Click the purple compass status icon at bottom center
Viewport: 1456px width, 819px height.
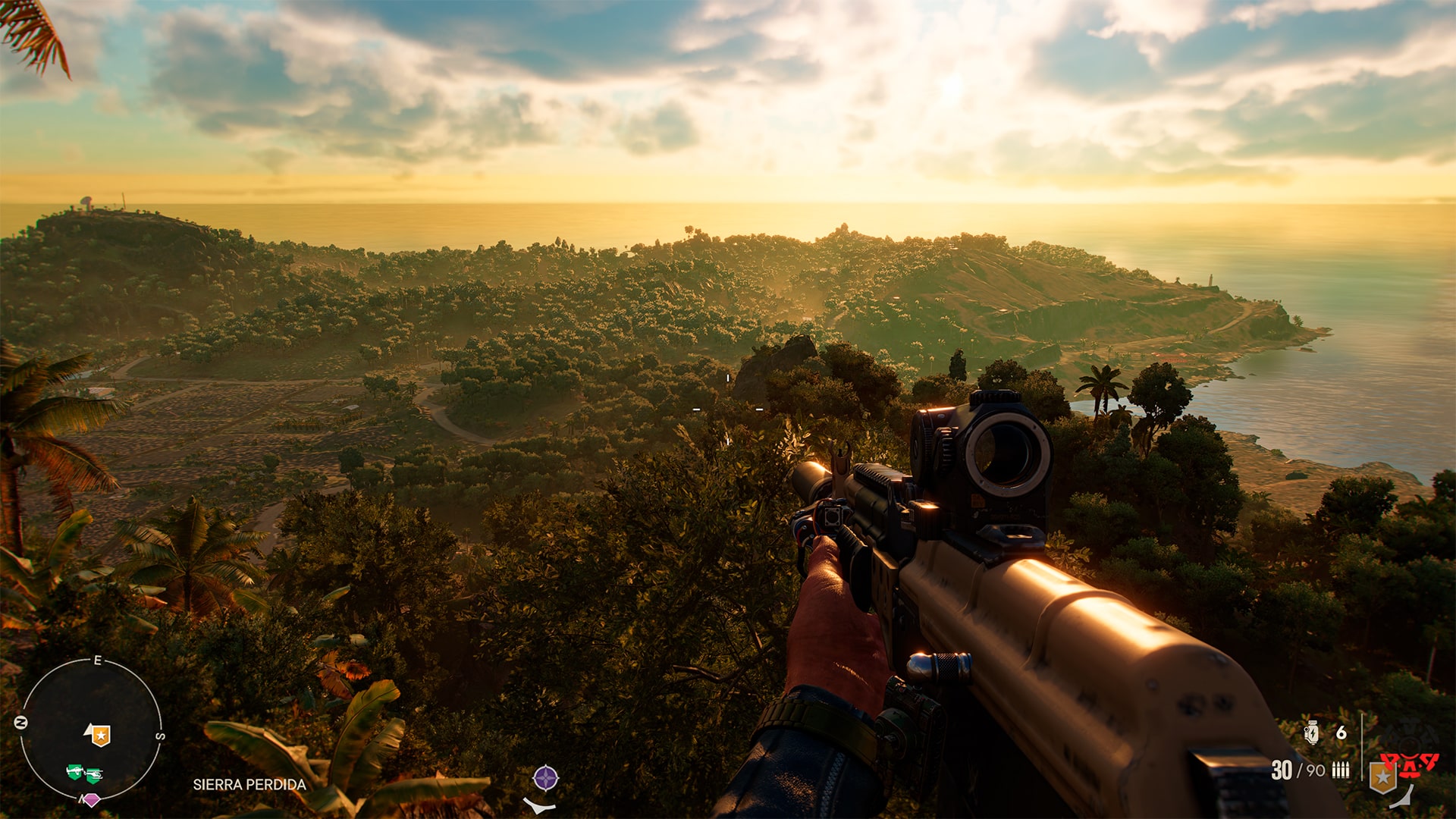[x=546, y=778]
